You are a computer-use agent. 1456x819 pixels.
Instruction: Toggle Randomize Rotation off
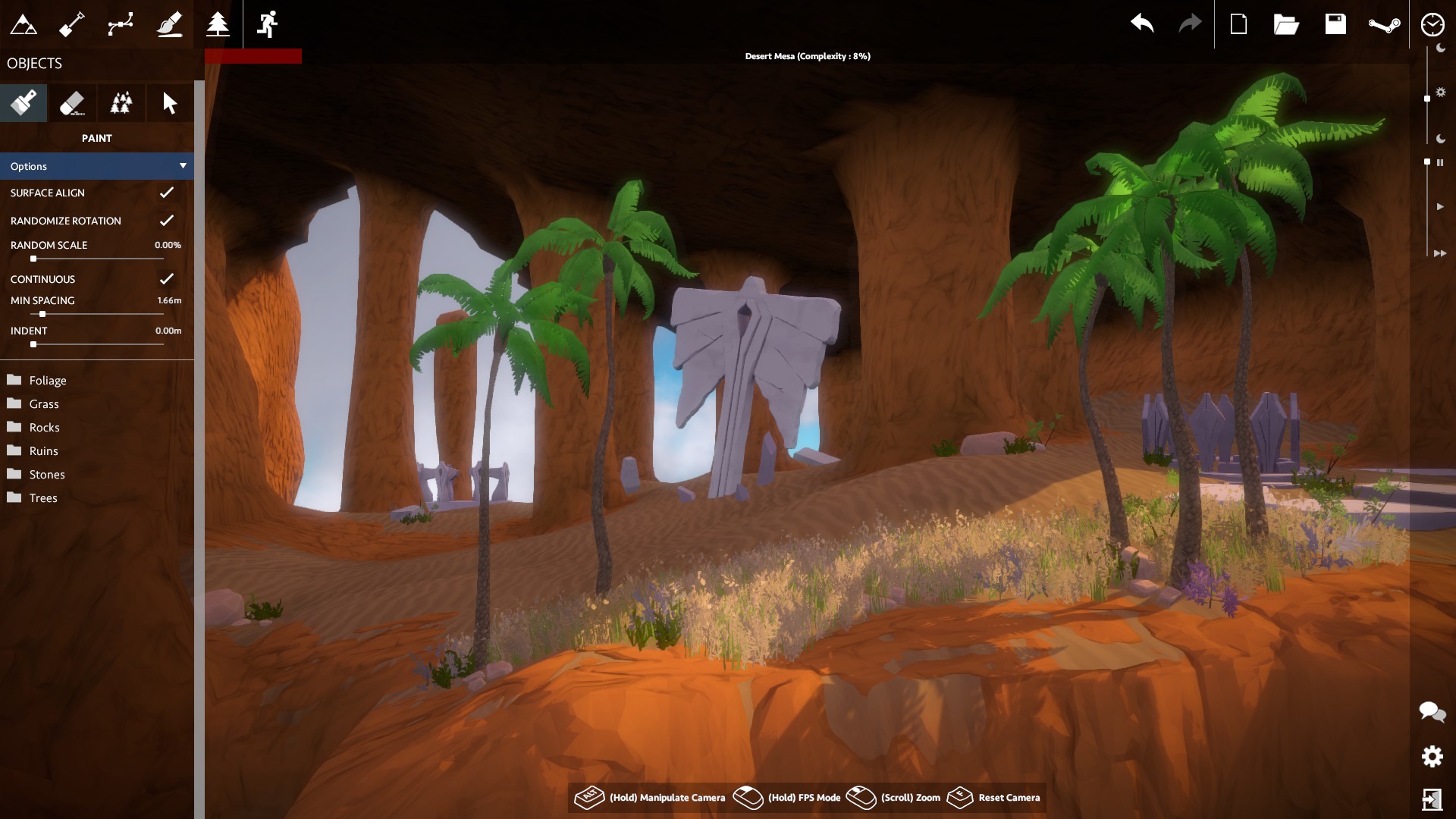[167, 221]
